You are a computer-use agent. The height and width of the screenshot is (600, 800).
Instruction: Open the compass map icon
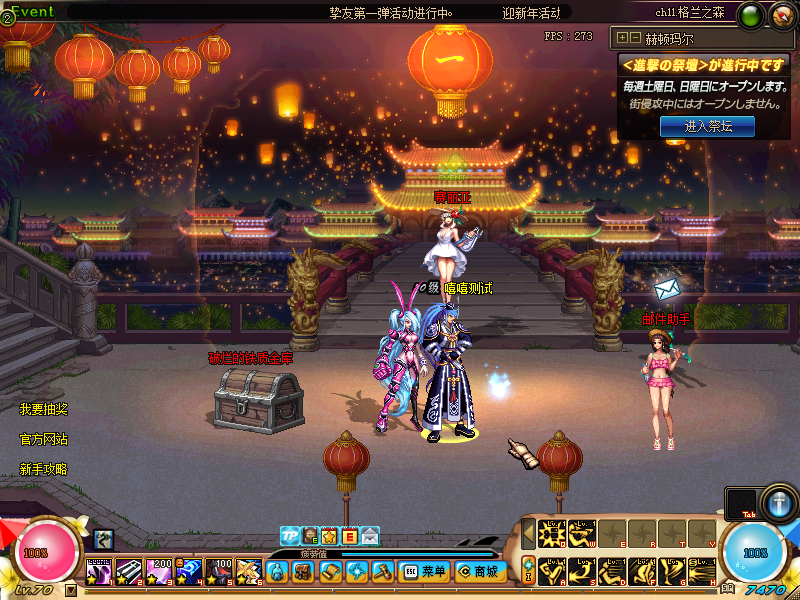[x=781, y=15]
